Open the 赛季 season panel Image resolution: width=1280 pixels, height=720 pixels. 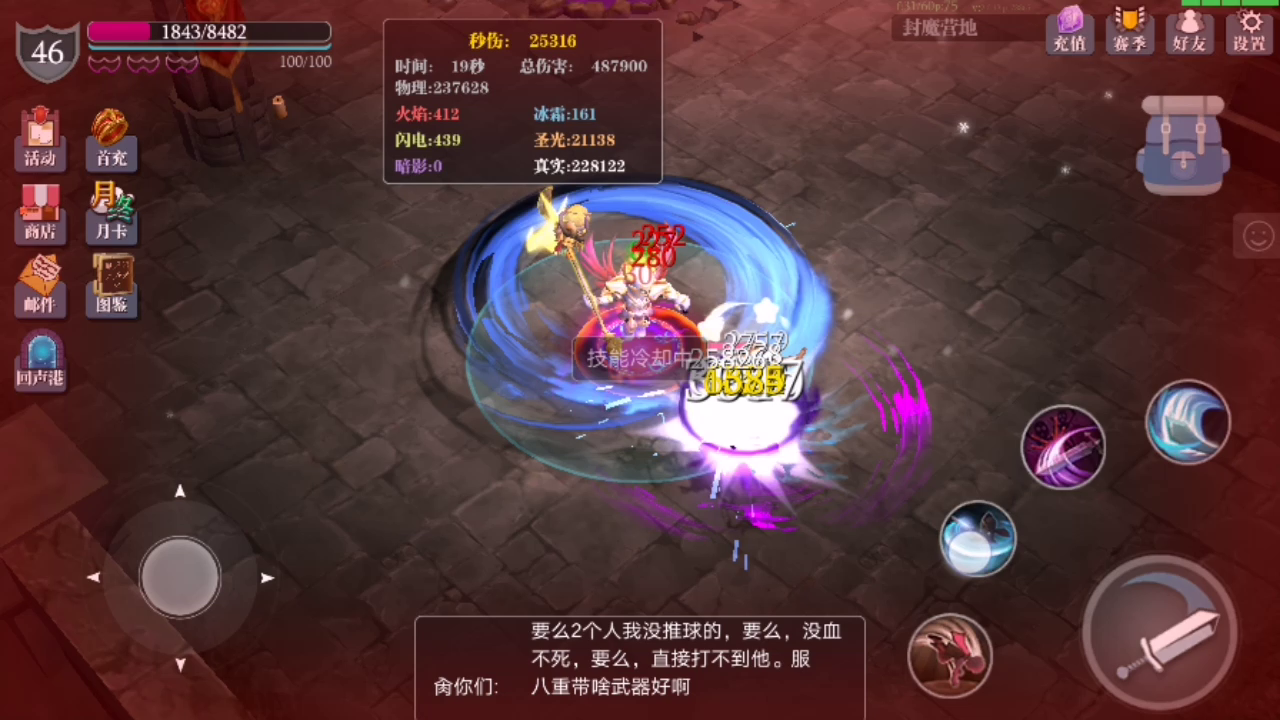pos(1129,30)
